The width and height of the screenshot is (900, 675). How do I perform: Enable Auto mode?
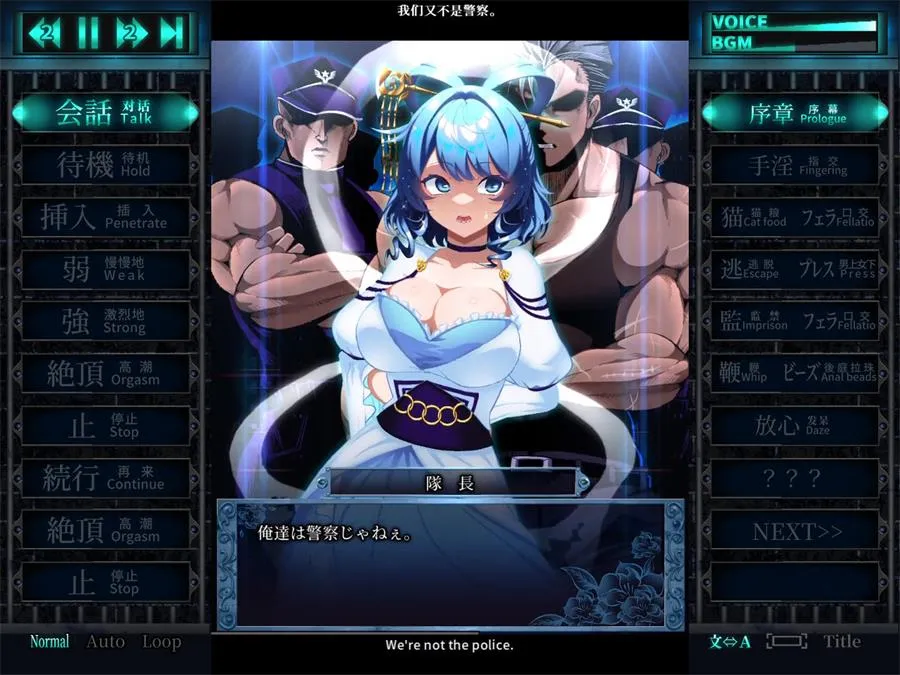pos(105,642)
